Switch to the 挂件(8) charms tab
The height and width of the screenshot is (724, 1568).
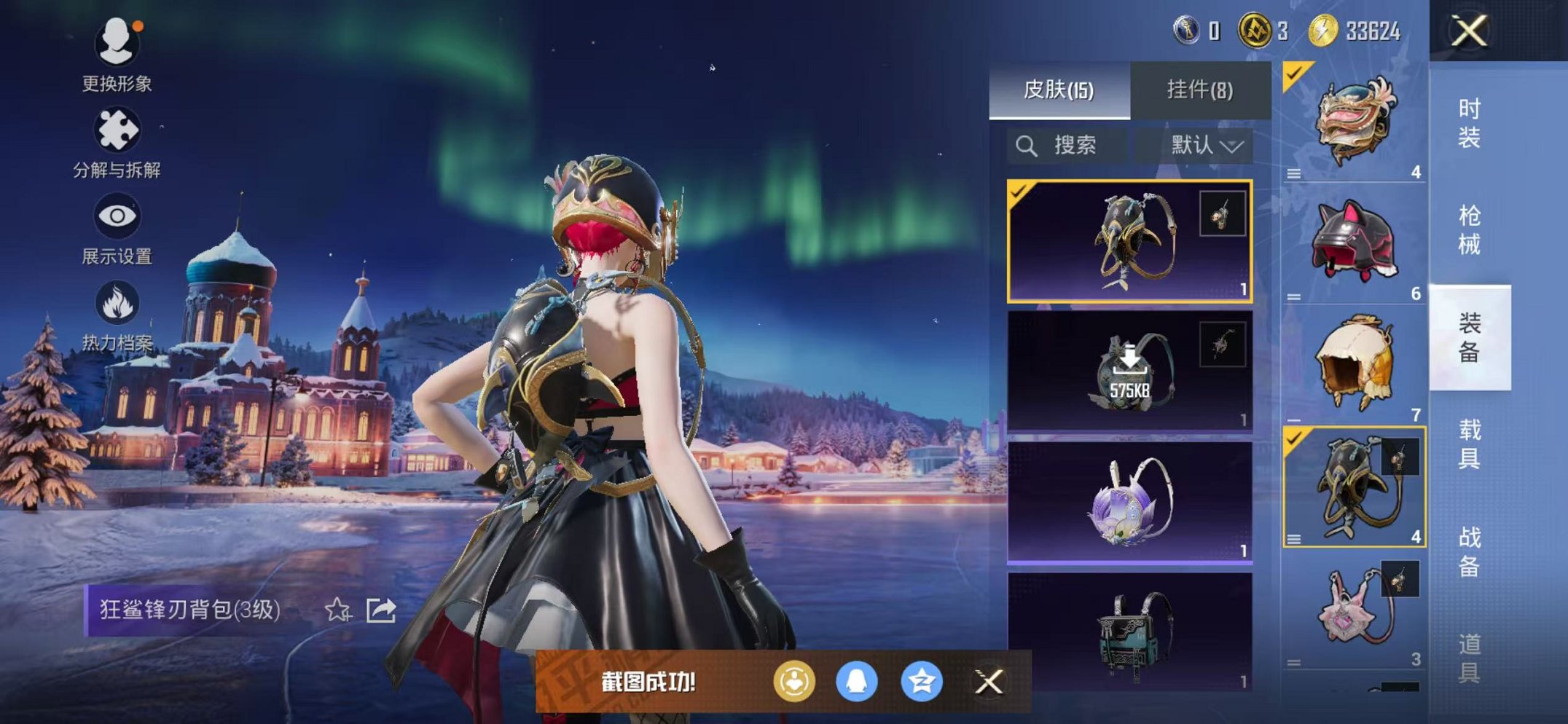(1199, 90)
